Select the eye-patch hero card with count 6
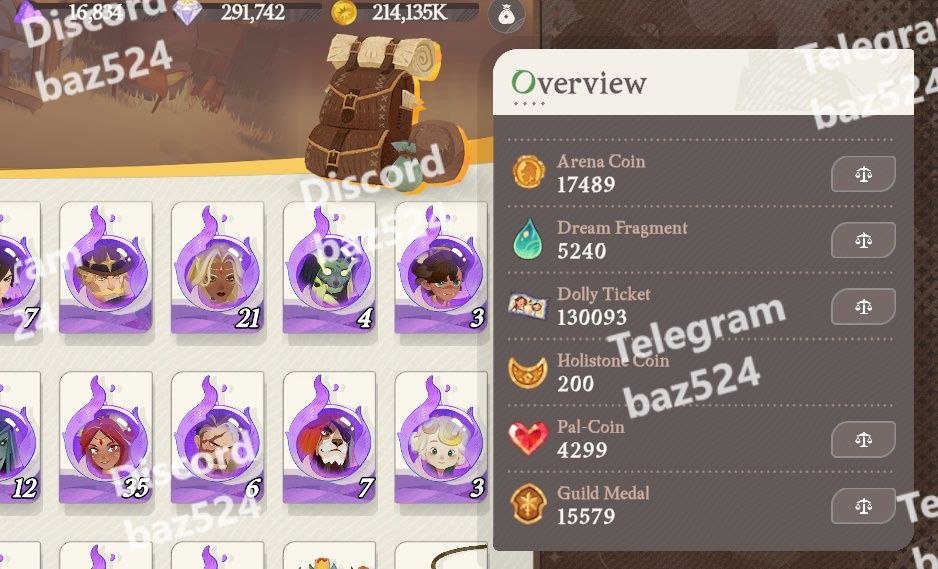The image size is (938, 569). (218, 436)
